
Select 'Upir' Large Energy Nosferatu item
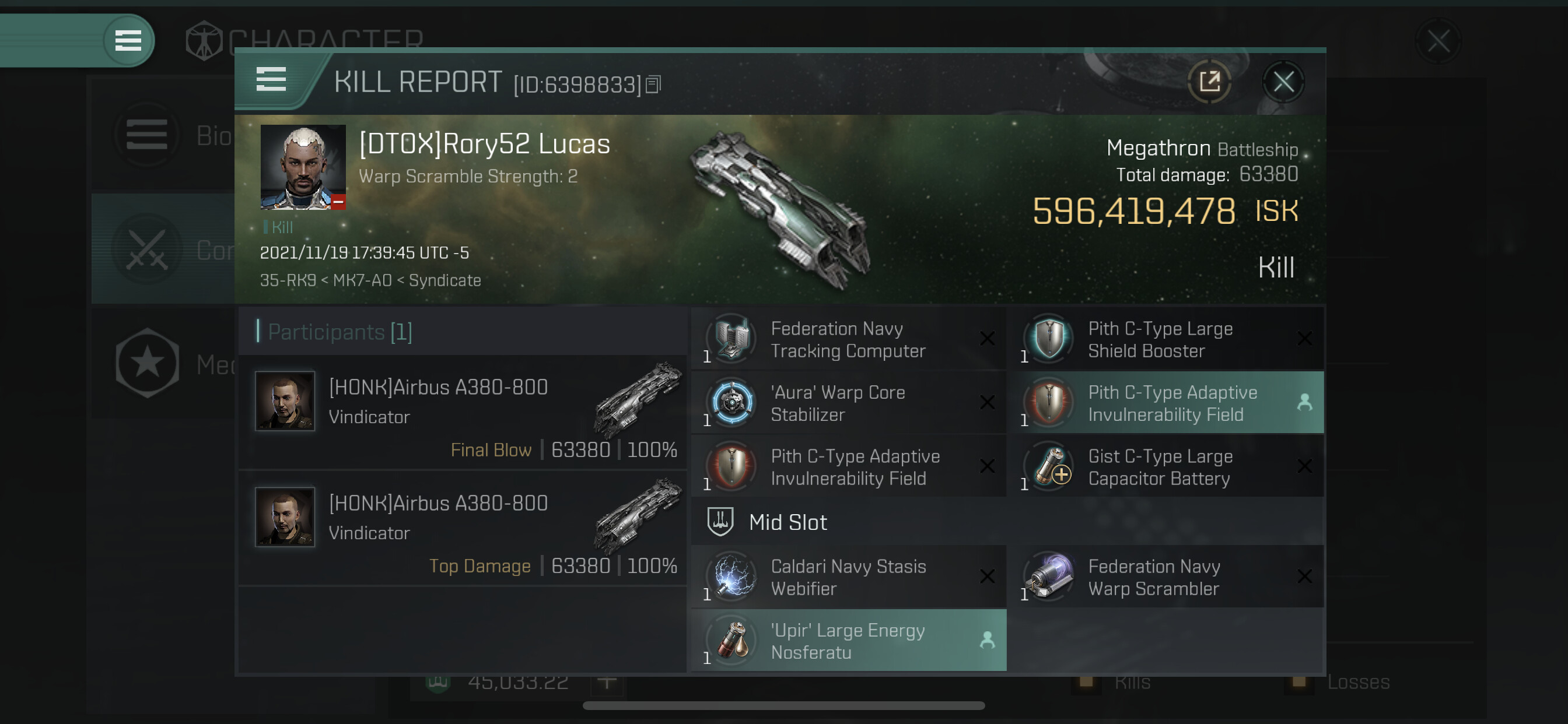pos(848,641)
